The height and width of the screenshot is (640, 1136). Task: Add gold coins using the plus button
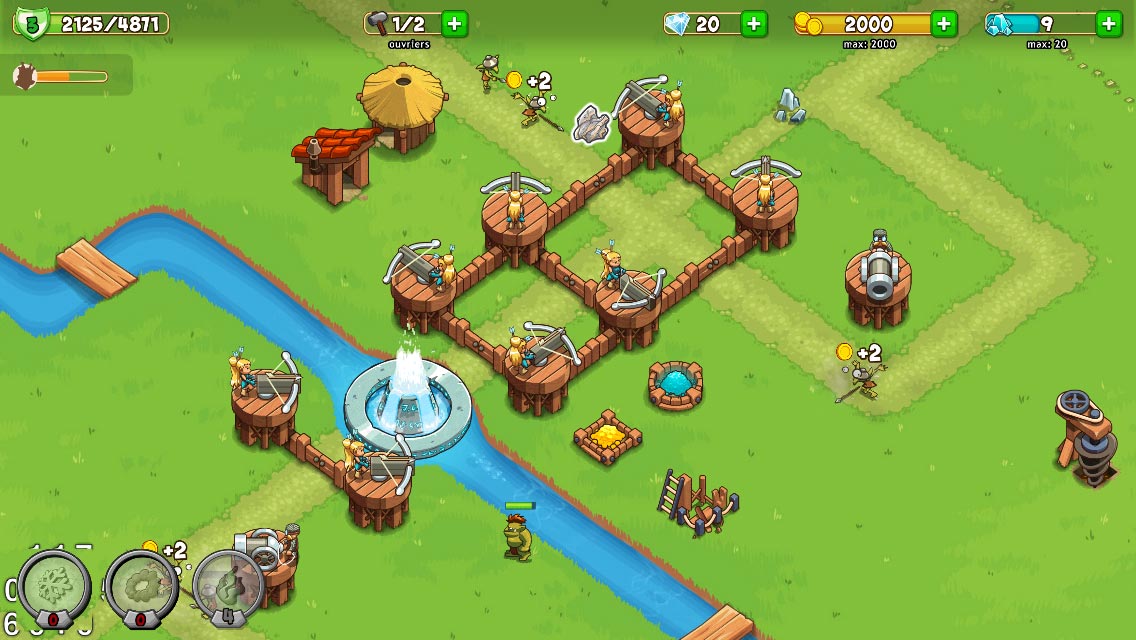943,24
